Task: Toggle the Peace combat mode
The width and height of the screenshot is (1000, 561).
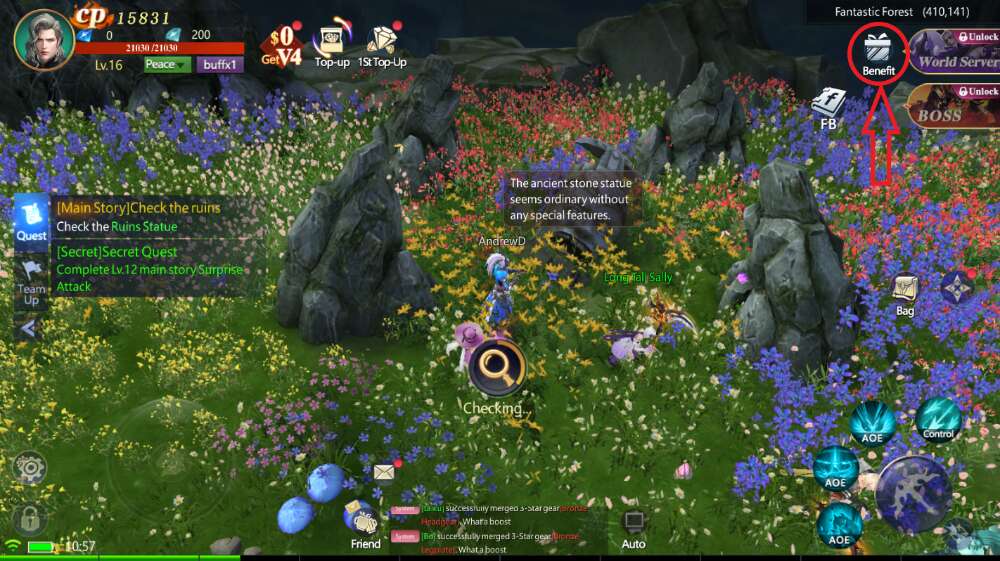Action: point(167,65)
